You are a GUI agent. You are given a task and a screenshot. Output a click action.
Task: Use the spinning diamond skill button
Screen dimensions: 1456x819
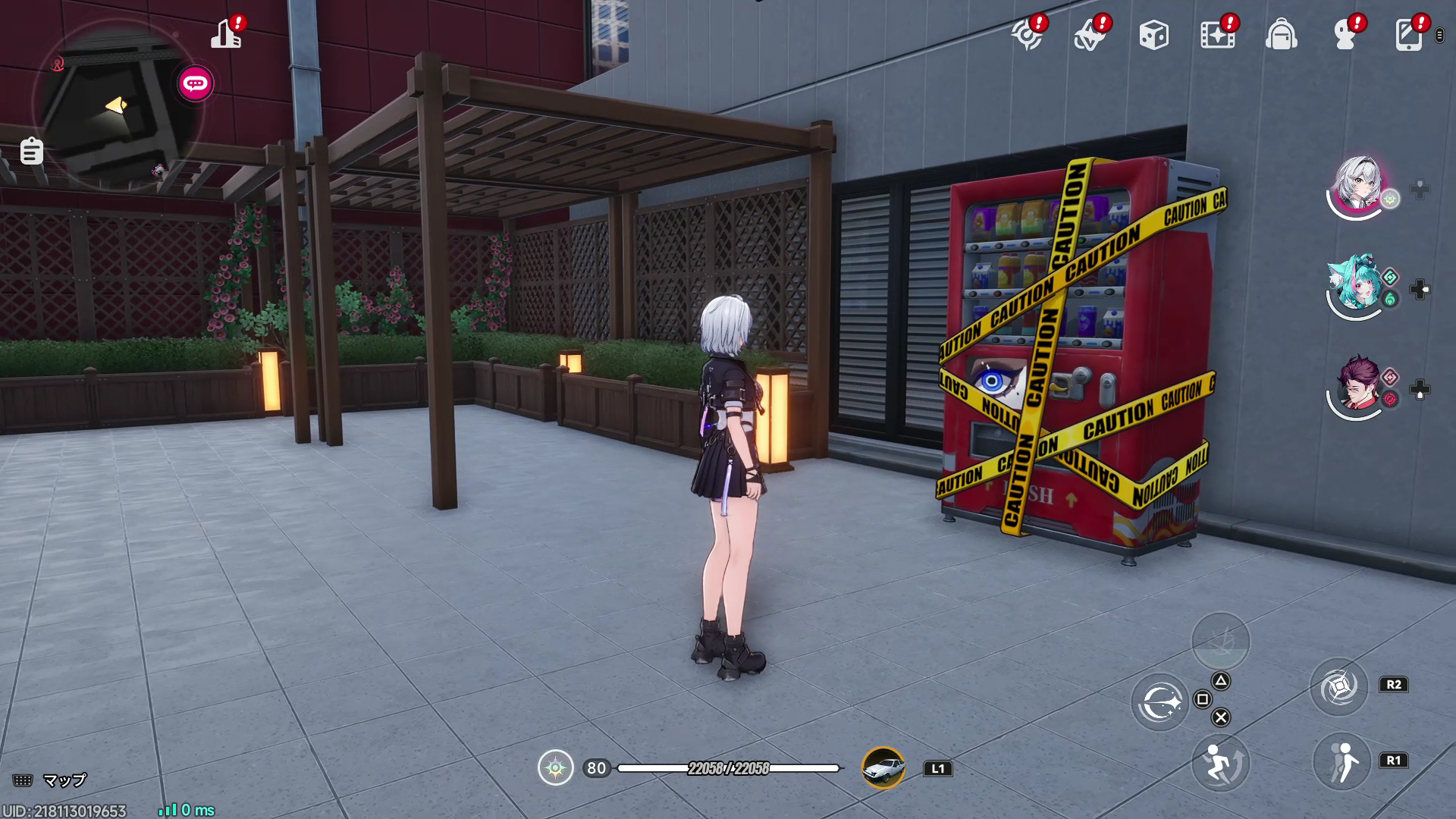pos(1338,687)
